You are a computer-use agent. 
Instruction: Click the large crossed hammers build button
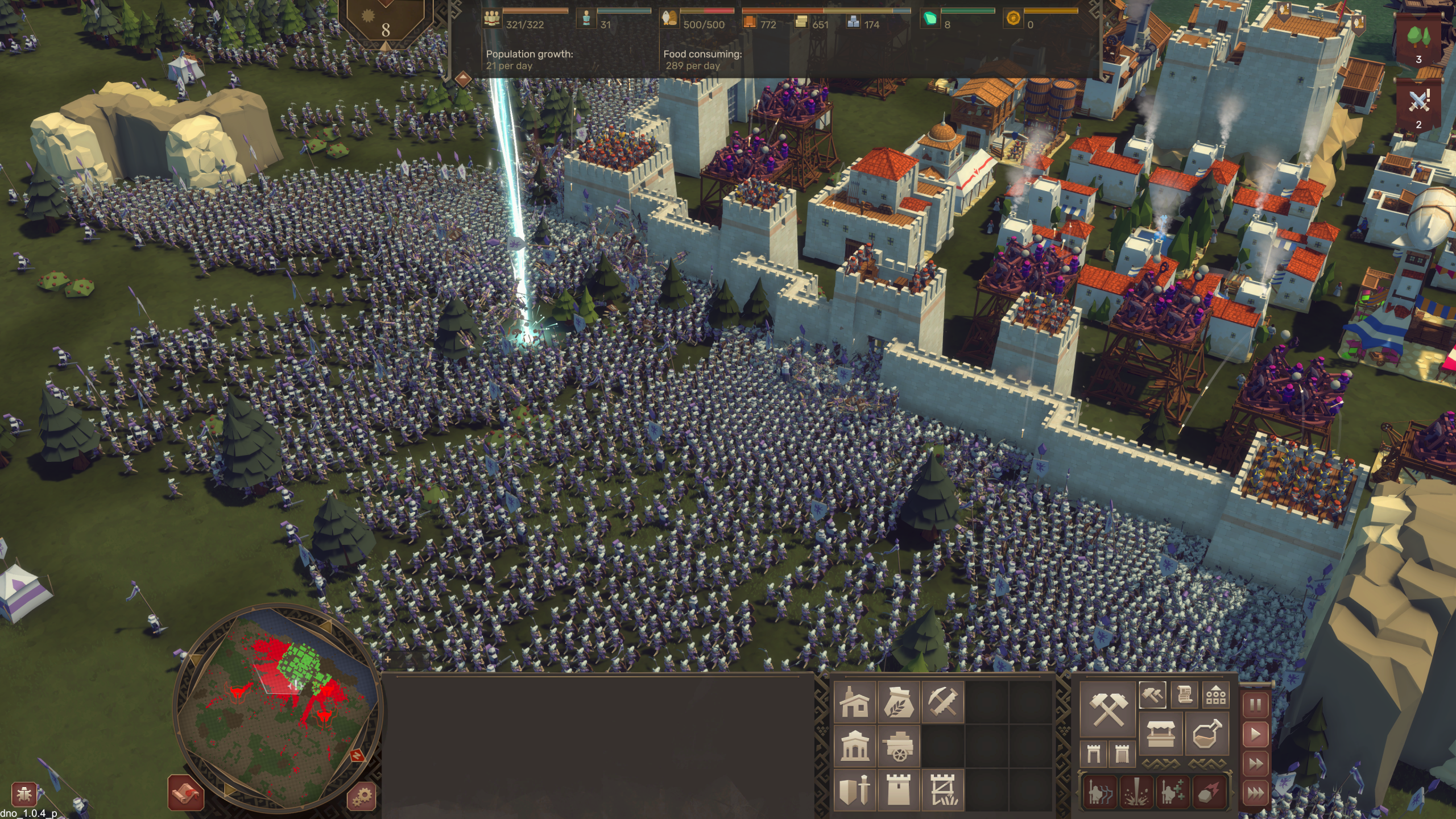pyautogui.click(x=1107, y=709)
